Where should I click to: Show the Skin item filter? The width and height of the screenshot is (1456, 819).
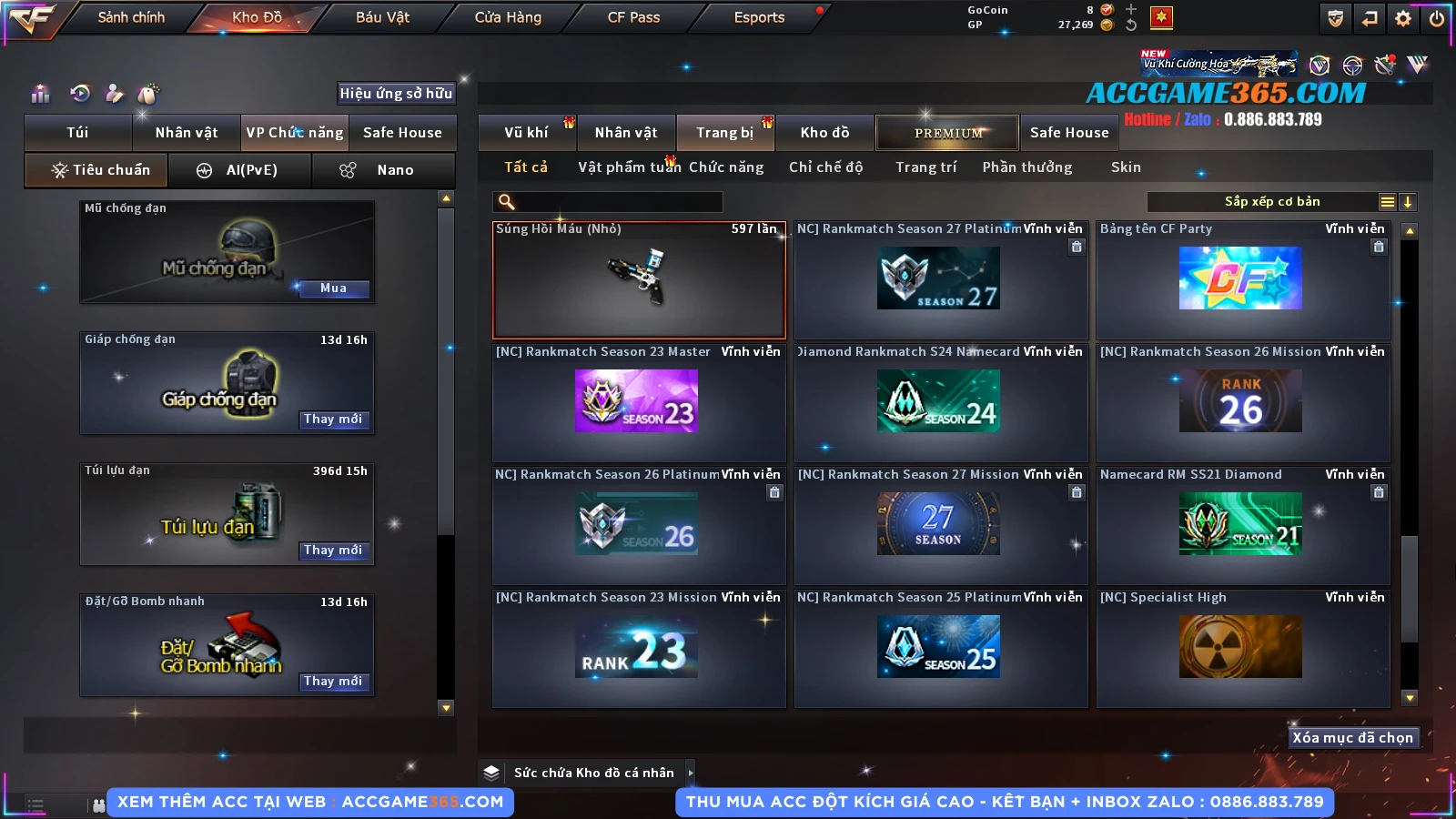(1126, 167)
